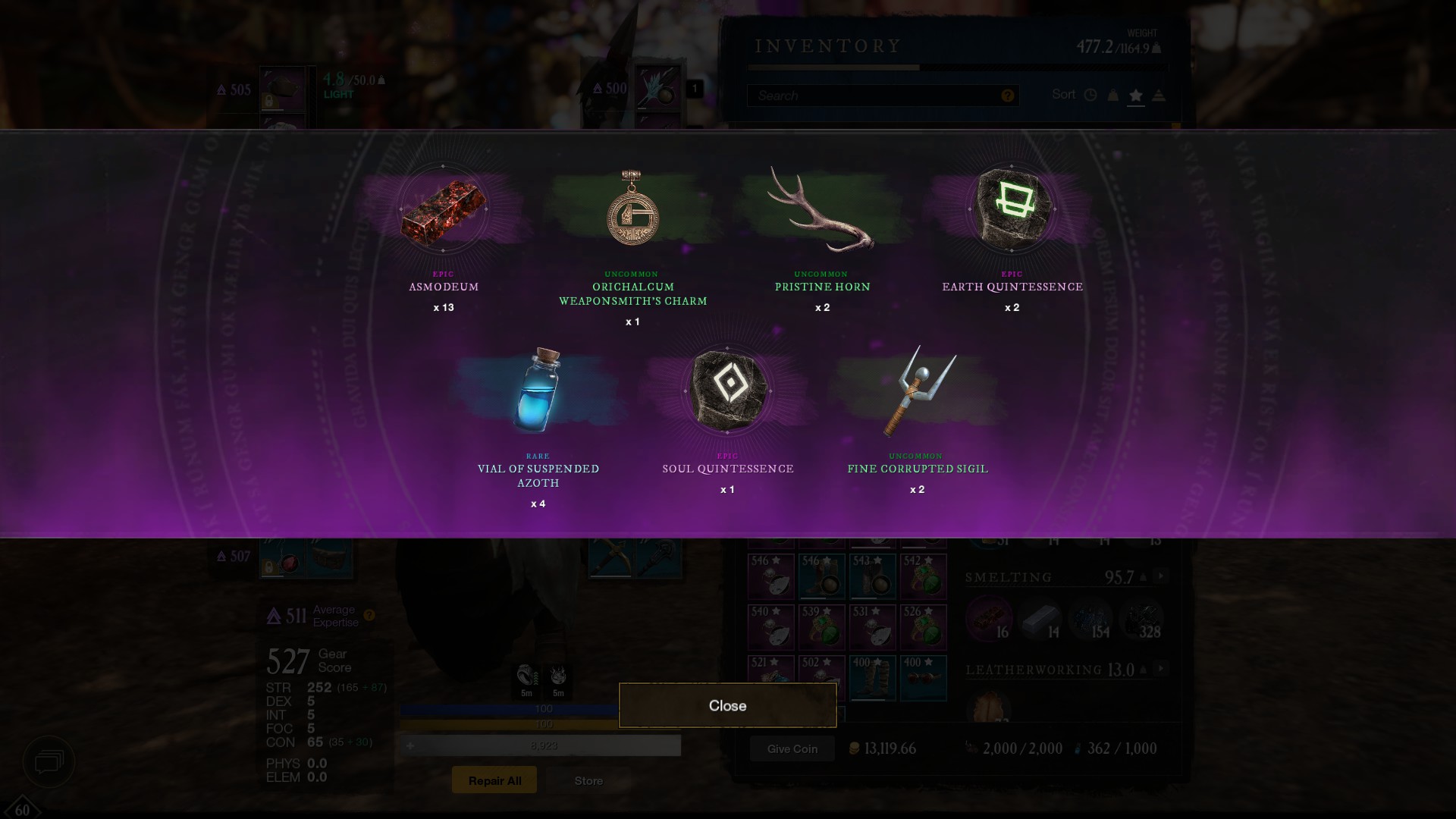Toggle sort by favorites star
1456x819 pixels.
[x=1135, y=96]
